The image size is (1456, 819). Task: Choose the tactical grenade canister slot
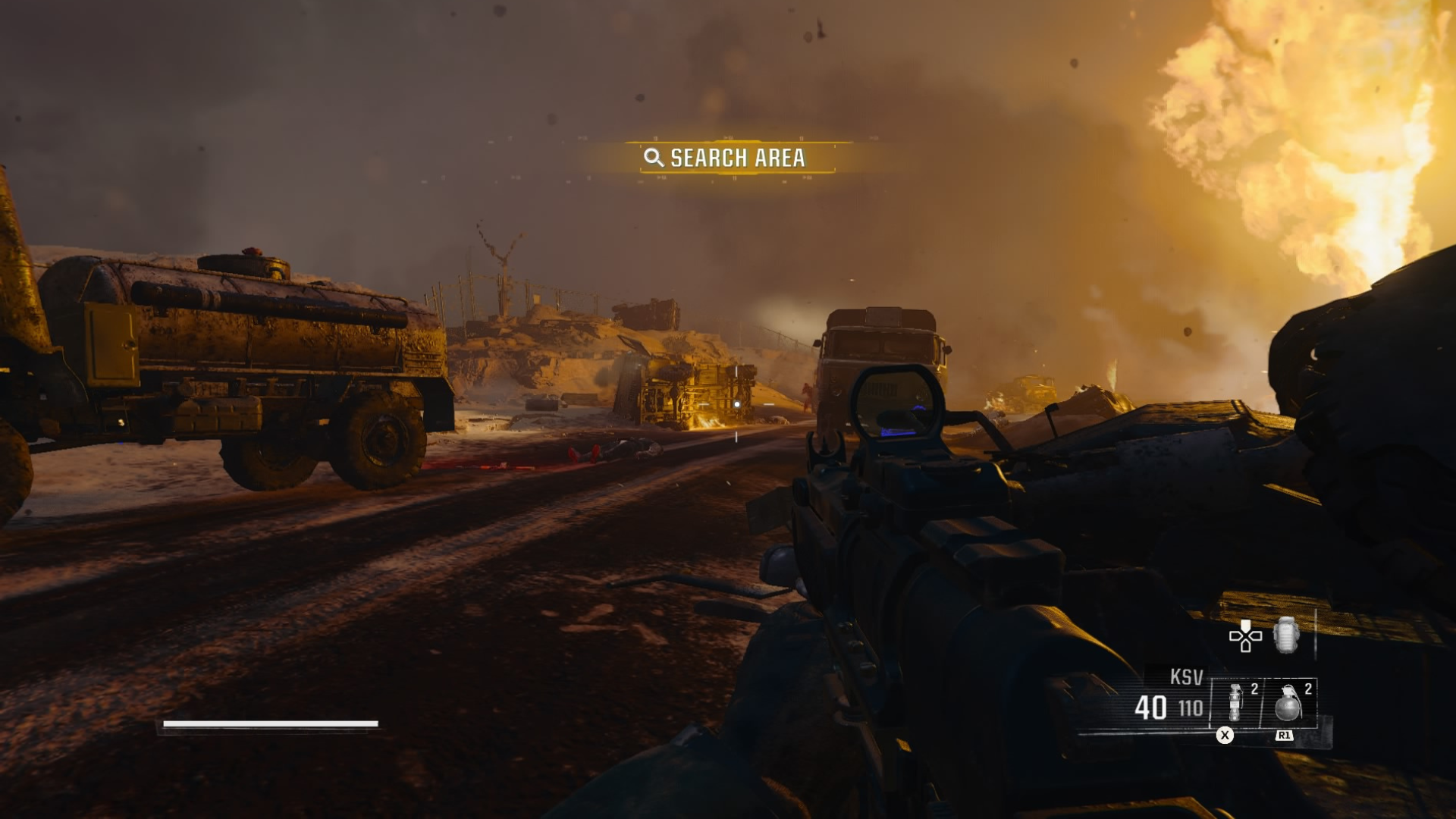(1235, 703)
